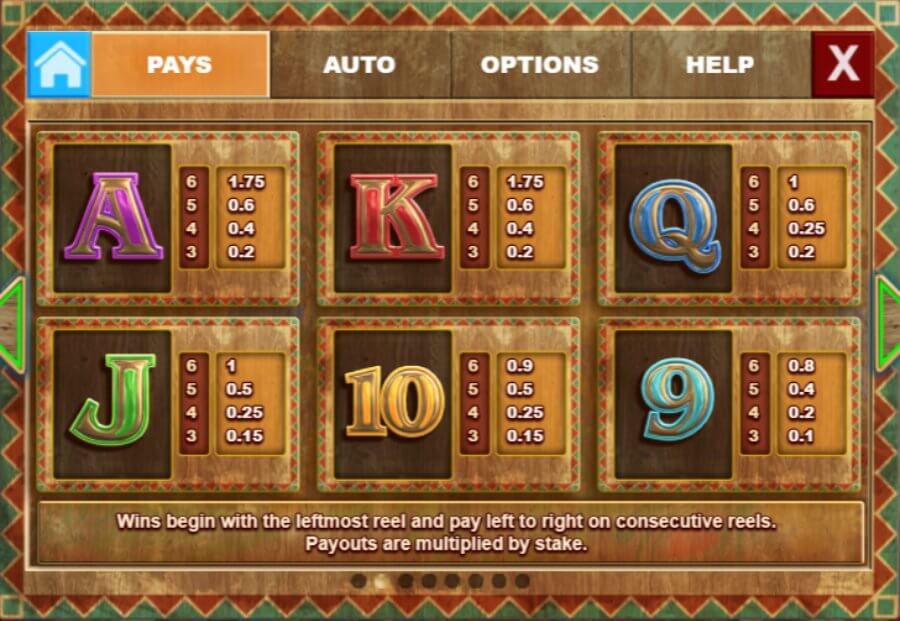The image size is (900, 621).
Task: Close the paytable with the X button
Action: [842, 65]
